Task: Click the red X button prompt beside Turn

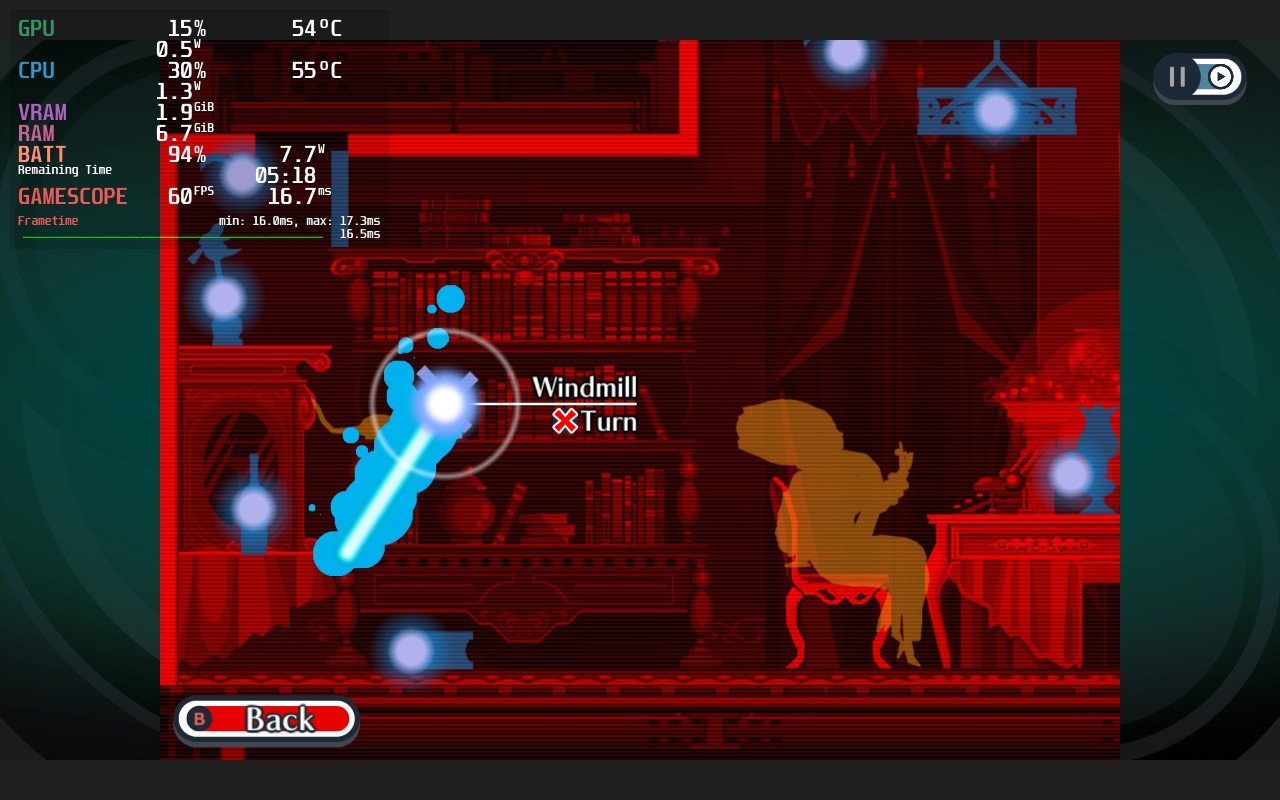Action: click(565, 421)
